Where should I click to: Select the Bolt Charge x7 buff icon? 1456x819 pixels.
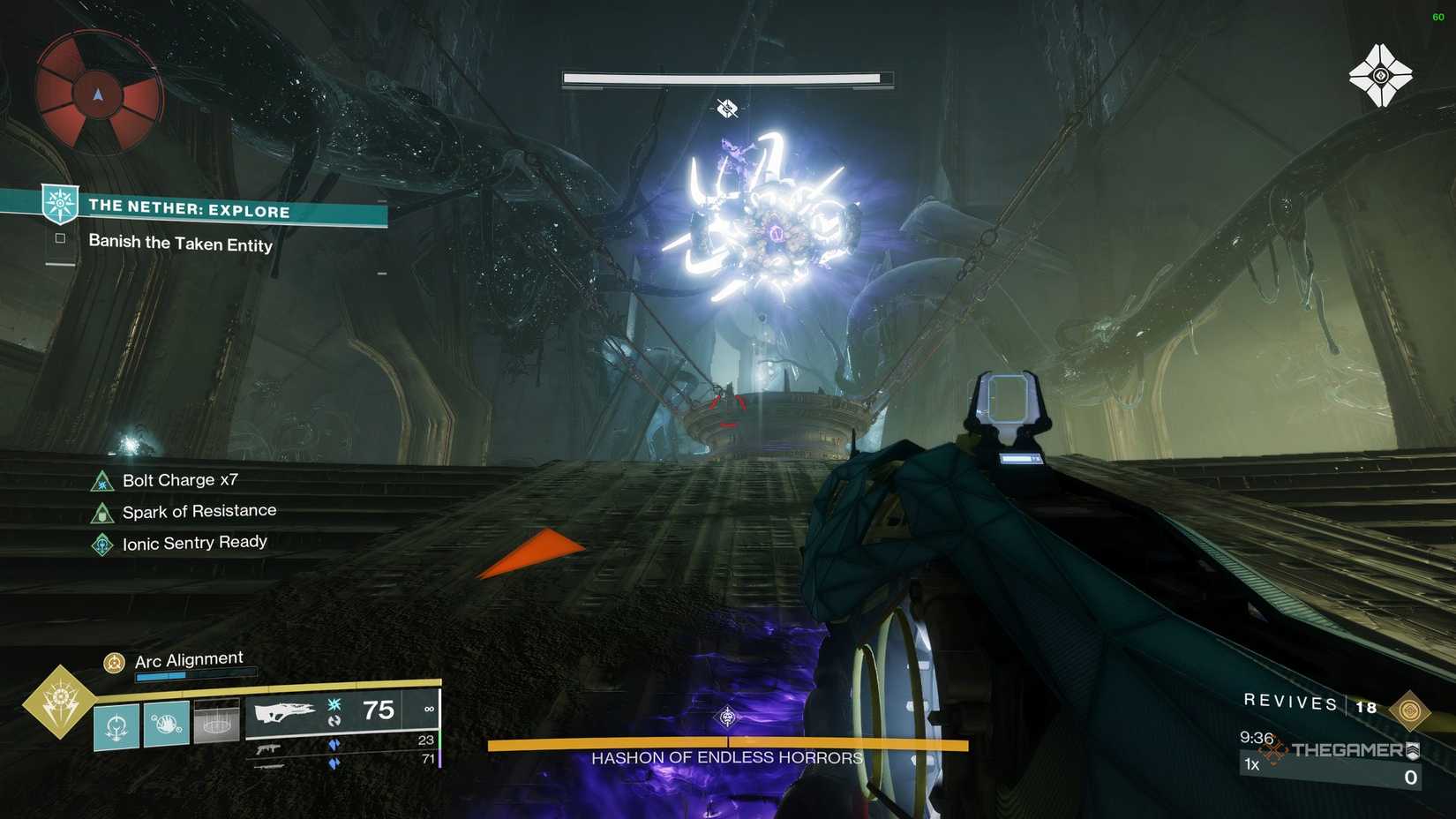coord(101,480)
